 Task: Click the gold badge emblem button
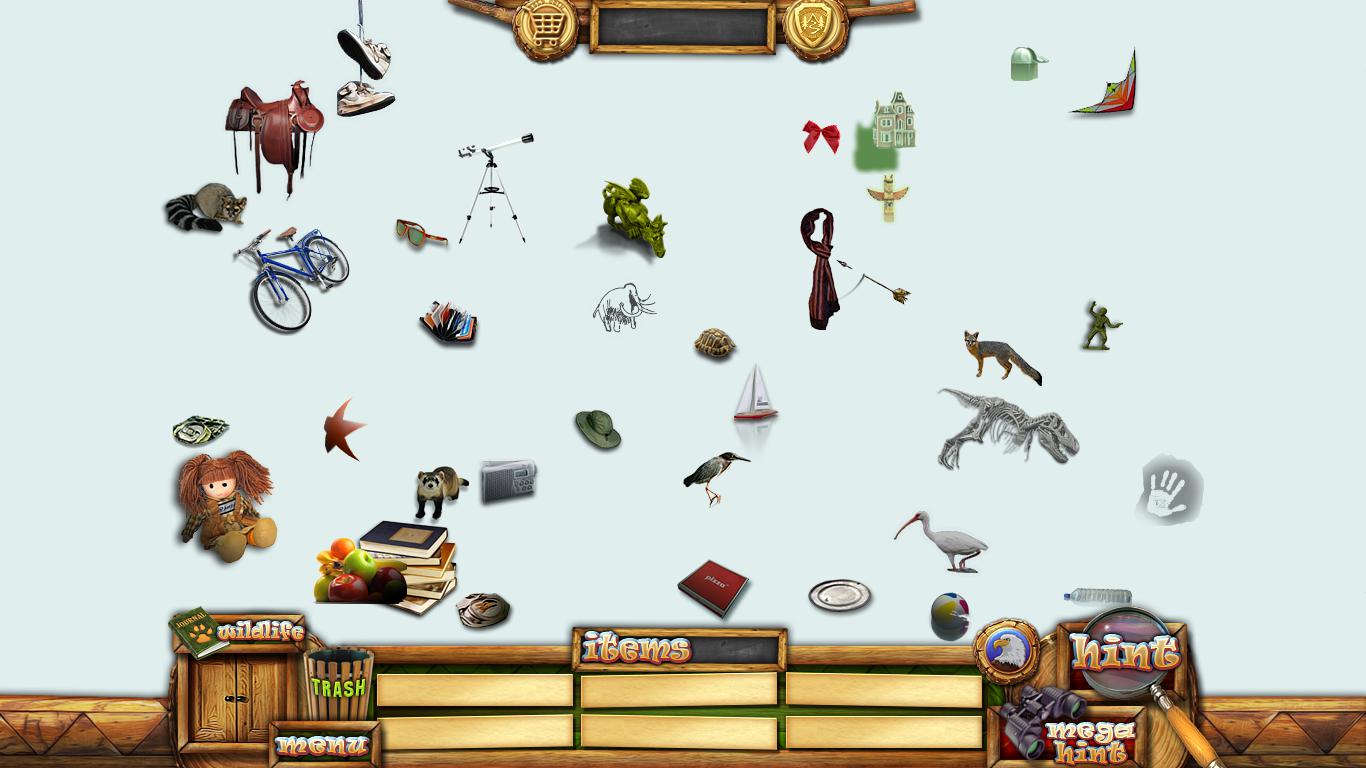point(815,28)
